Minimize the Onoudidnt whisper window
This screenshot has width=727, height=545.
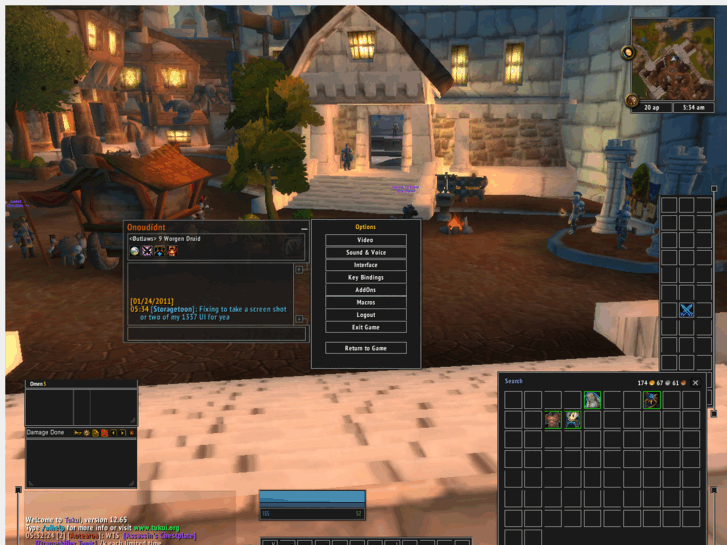(304, 228)
